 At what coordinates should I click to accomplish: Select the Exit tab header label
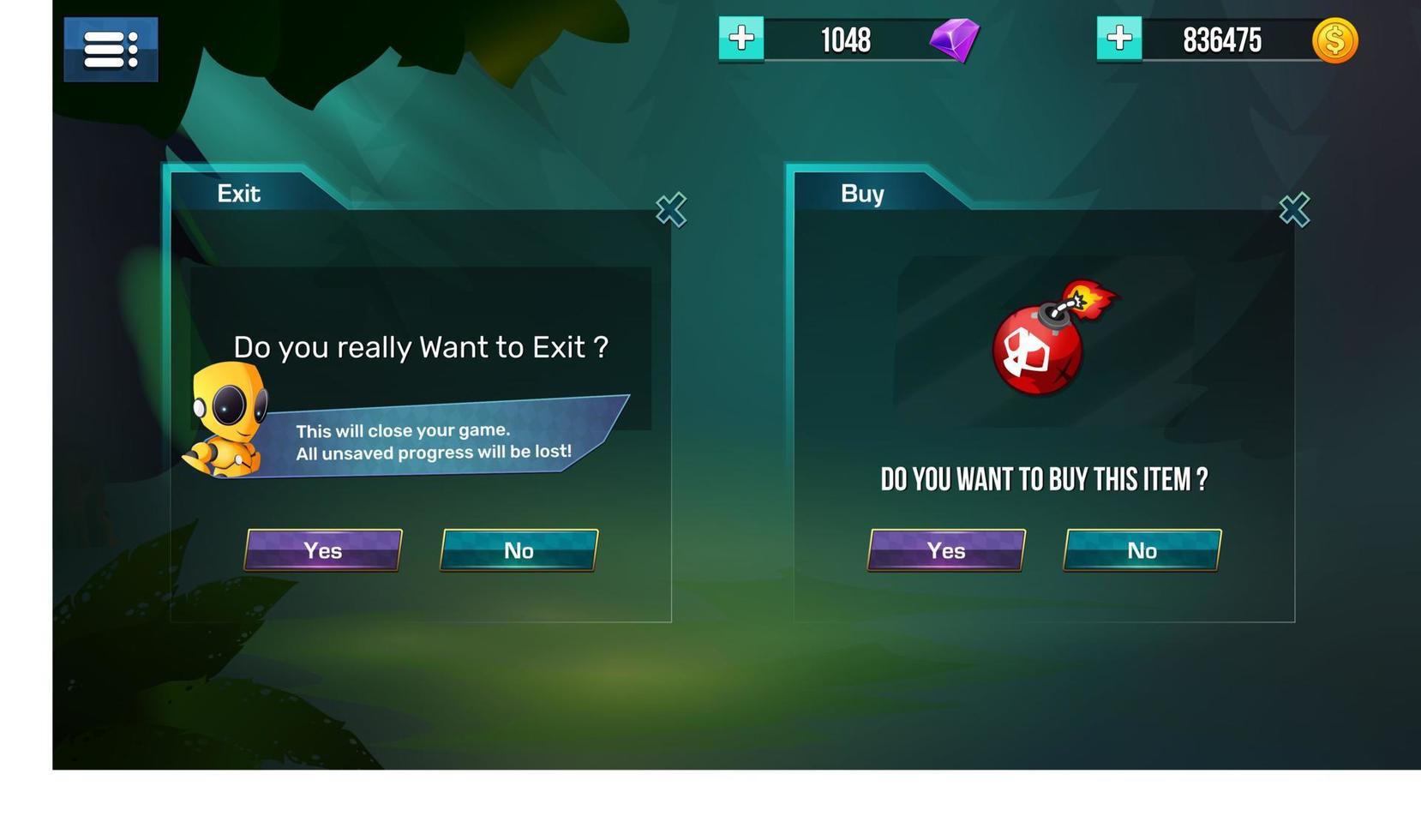[x=238, y=194]
